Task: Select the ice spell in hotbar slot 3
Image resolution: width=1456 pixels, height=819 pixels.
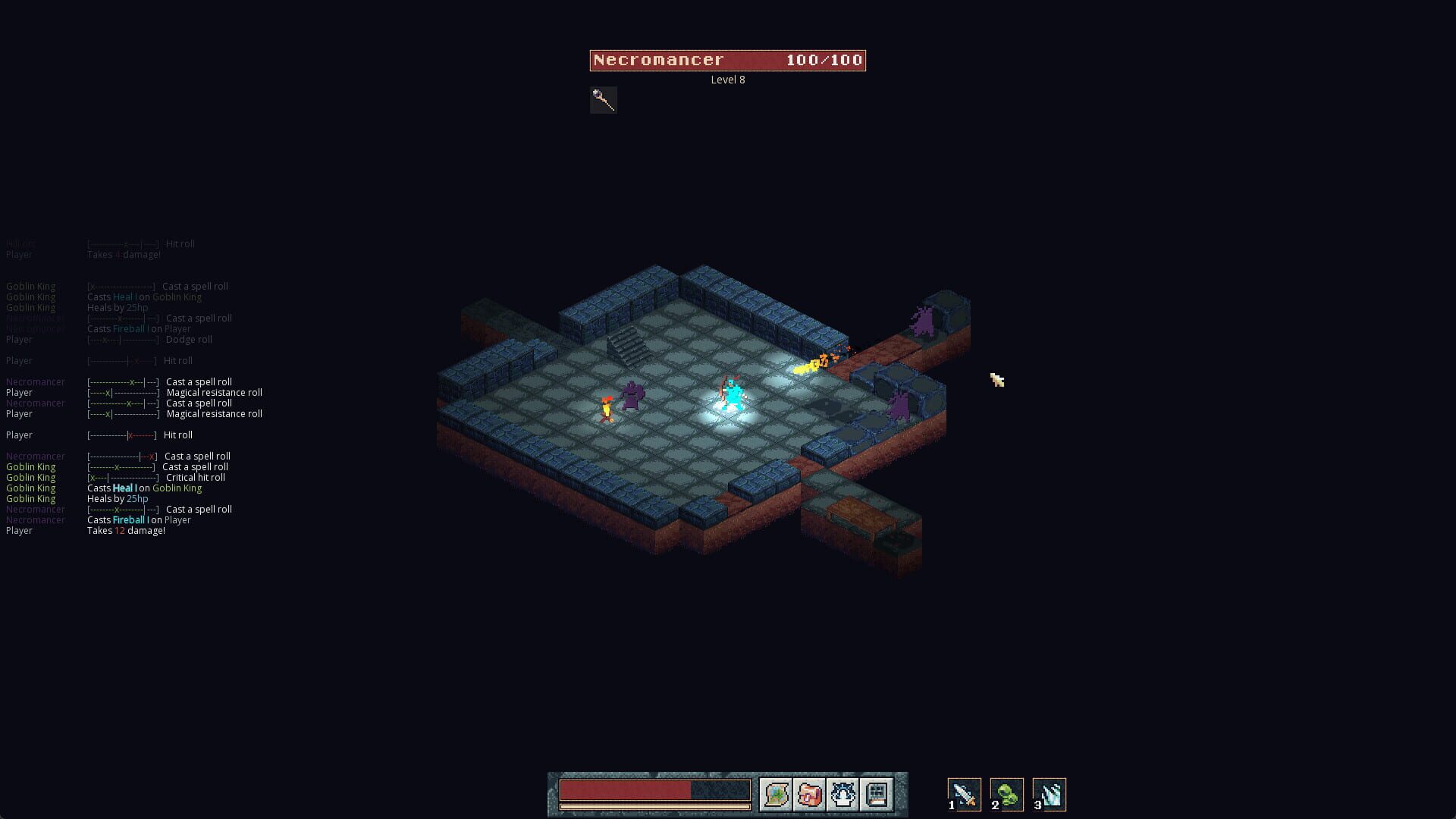Action: [x=1050, y=794]
